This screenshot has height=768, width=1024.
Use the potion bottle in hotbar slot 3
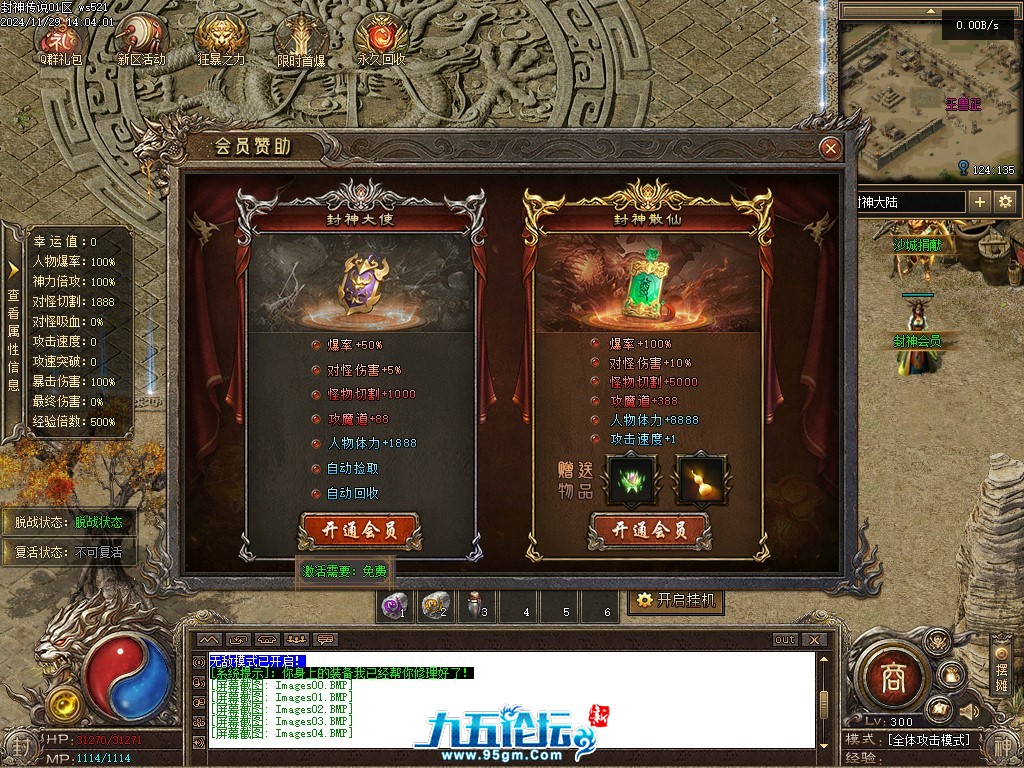(476, 605)
